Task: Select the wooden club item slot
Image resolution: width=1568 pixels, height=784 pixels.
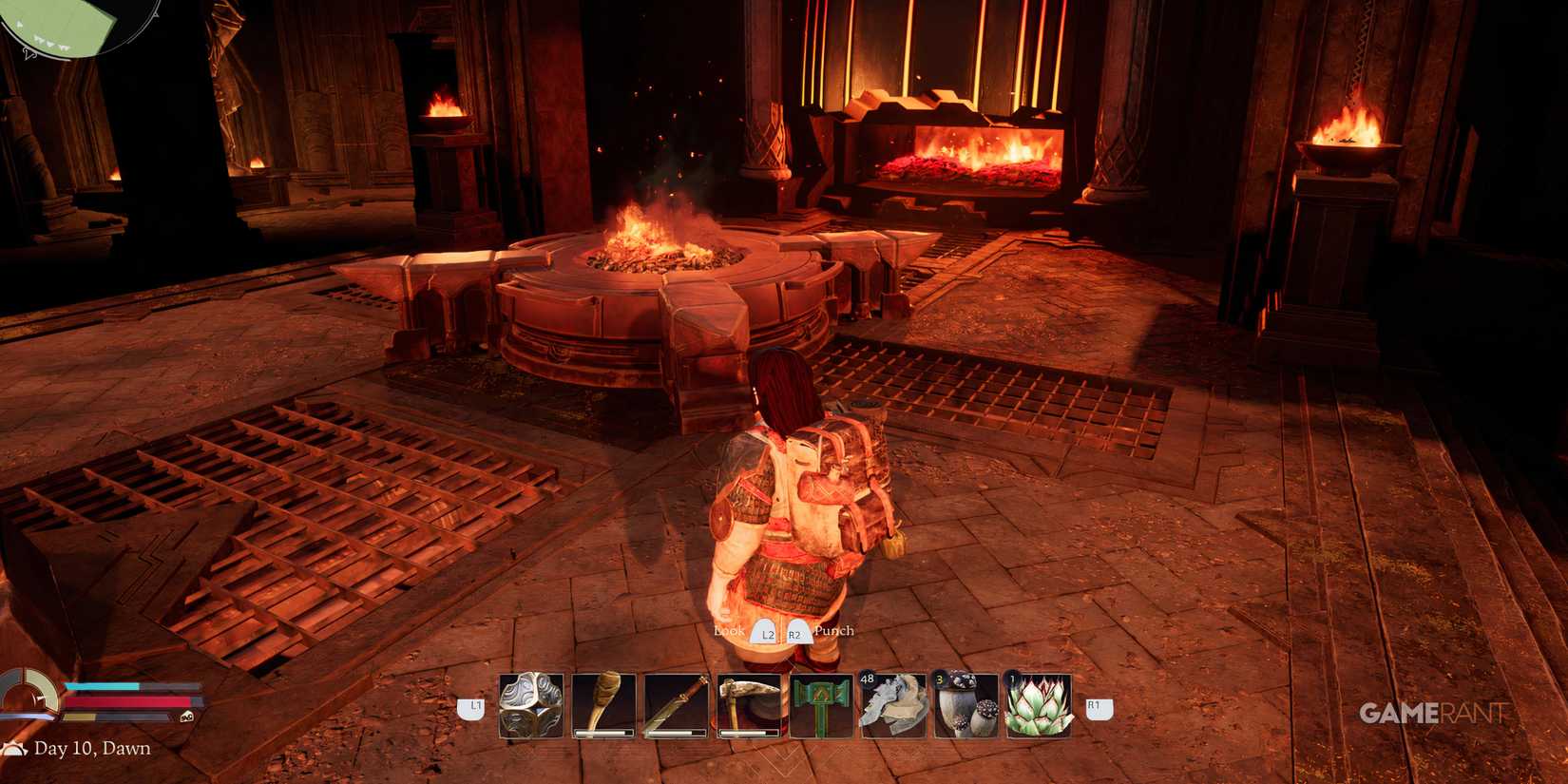Action: [603, 705]
